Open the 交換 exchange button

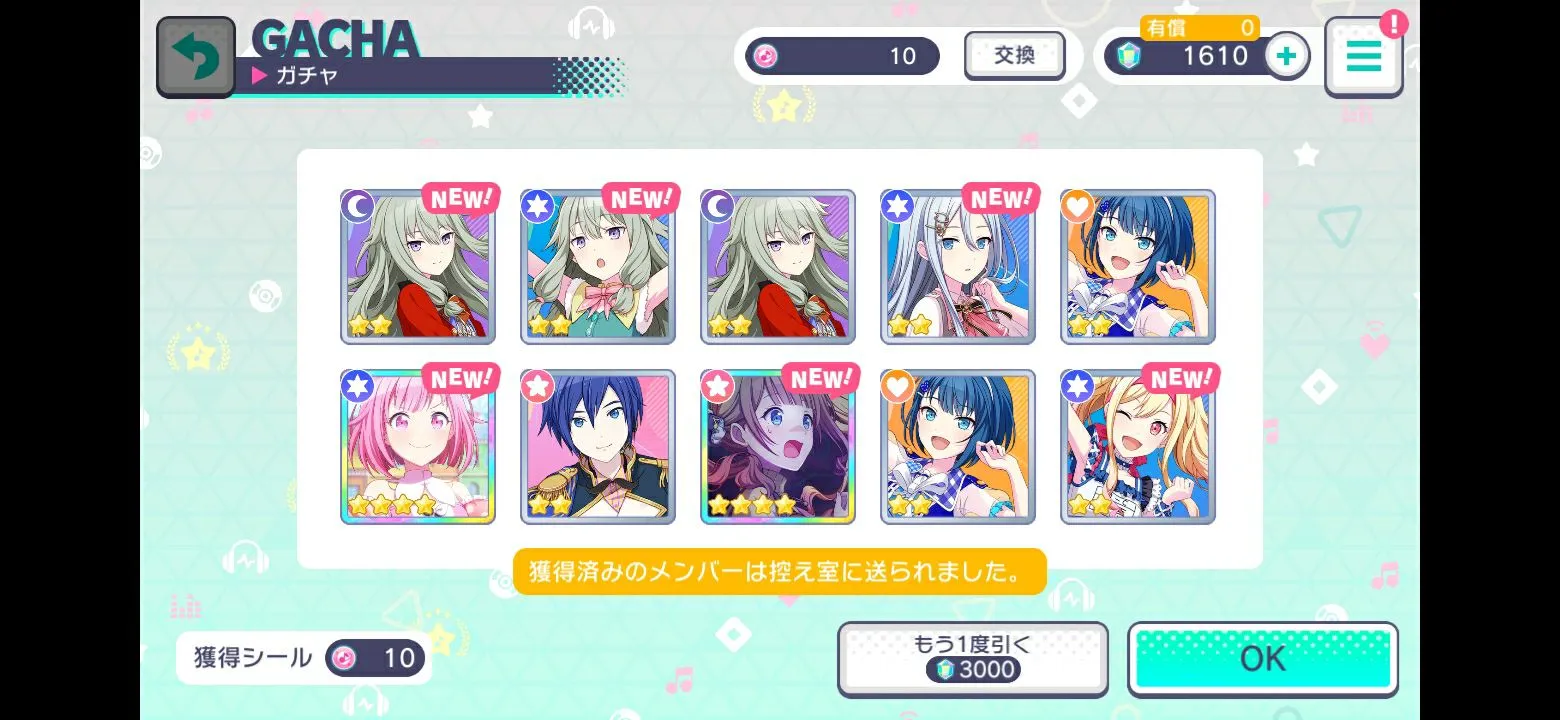1014,56
